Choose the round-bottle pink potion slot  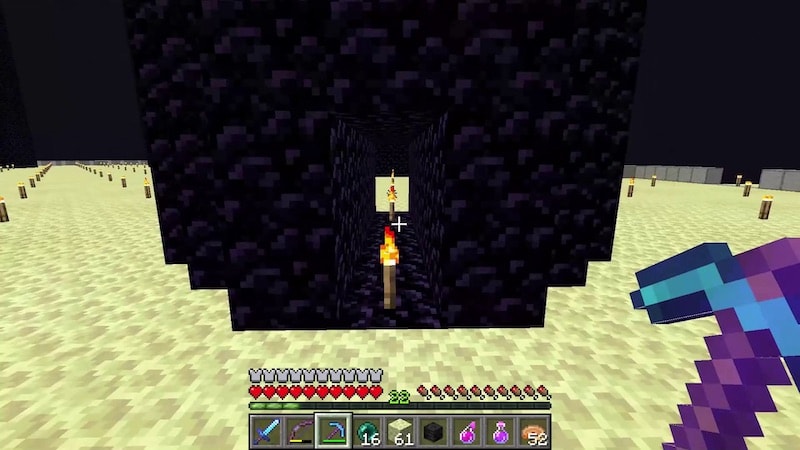point(501,431)
